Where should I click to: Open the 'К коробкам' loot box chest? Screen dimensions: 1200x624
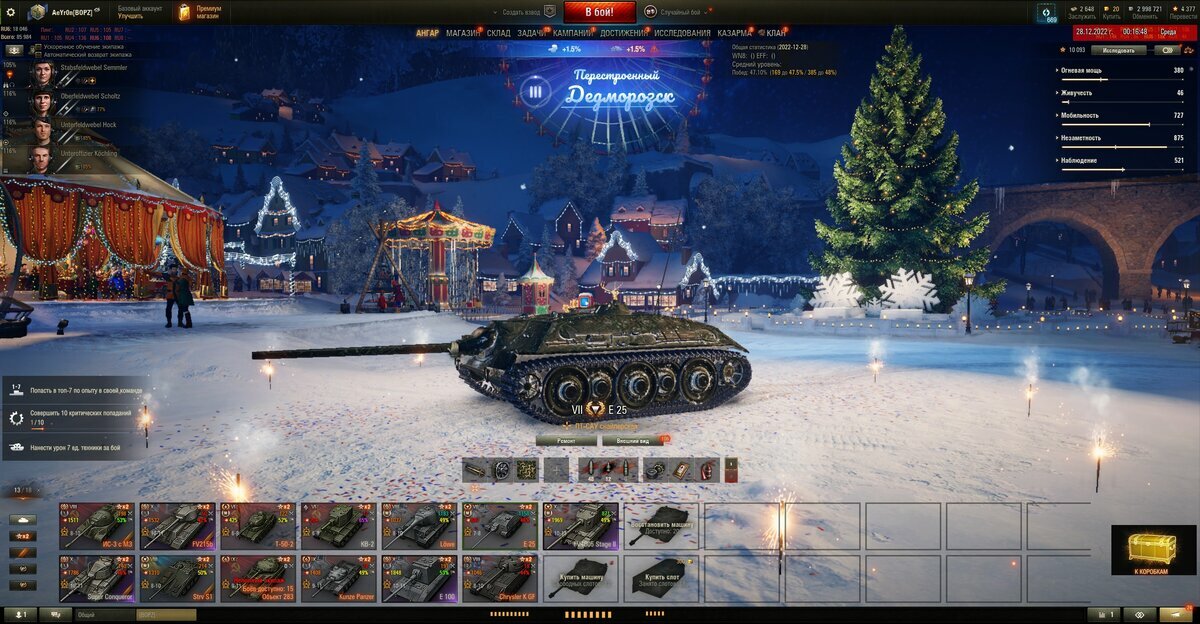[x=1152, y=551]
